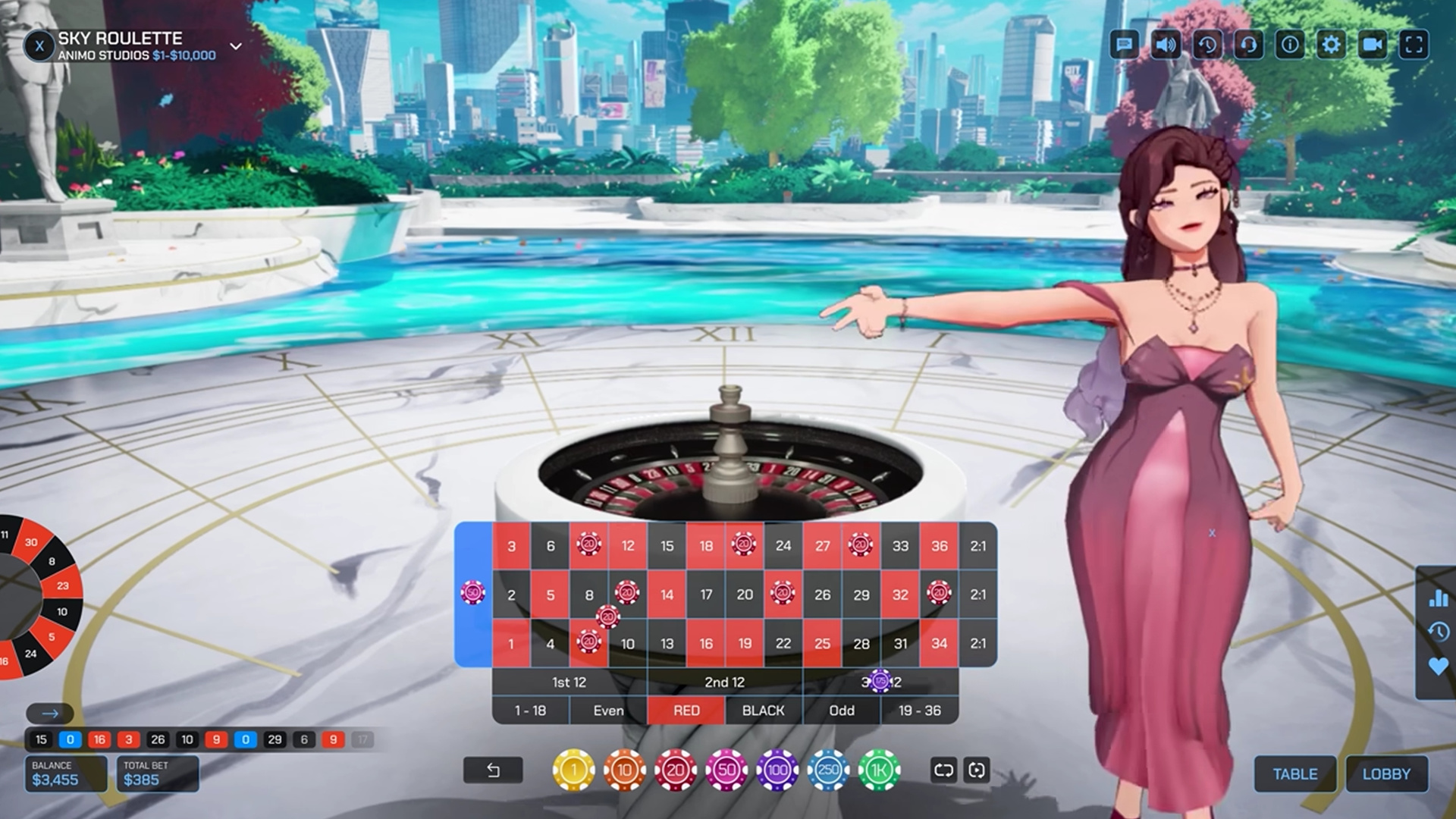Place a bet on RED
This screenshot has width=1456, height=819.
(x=685, y=711)
